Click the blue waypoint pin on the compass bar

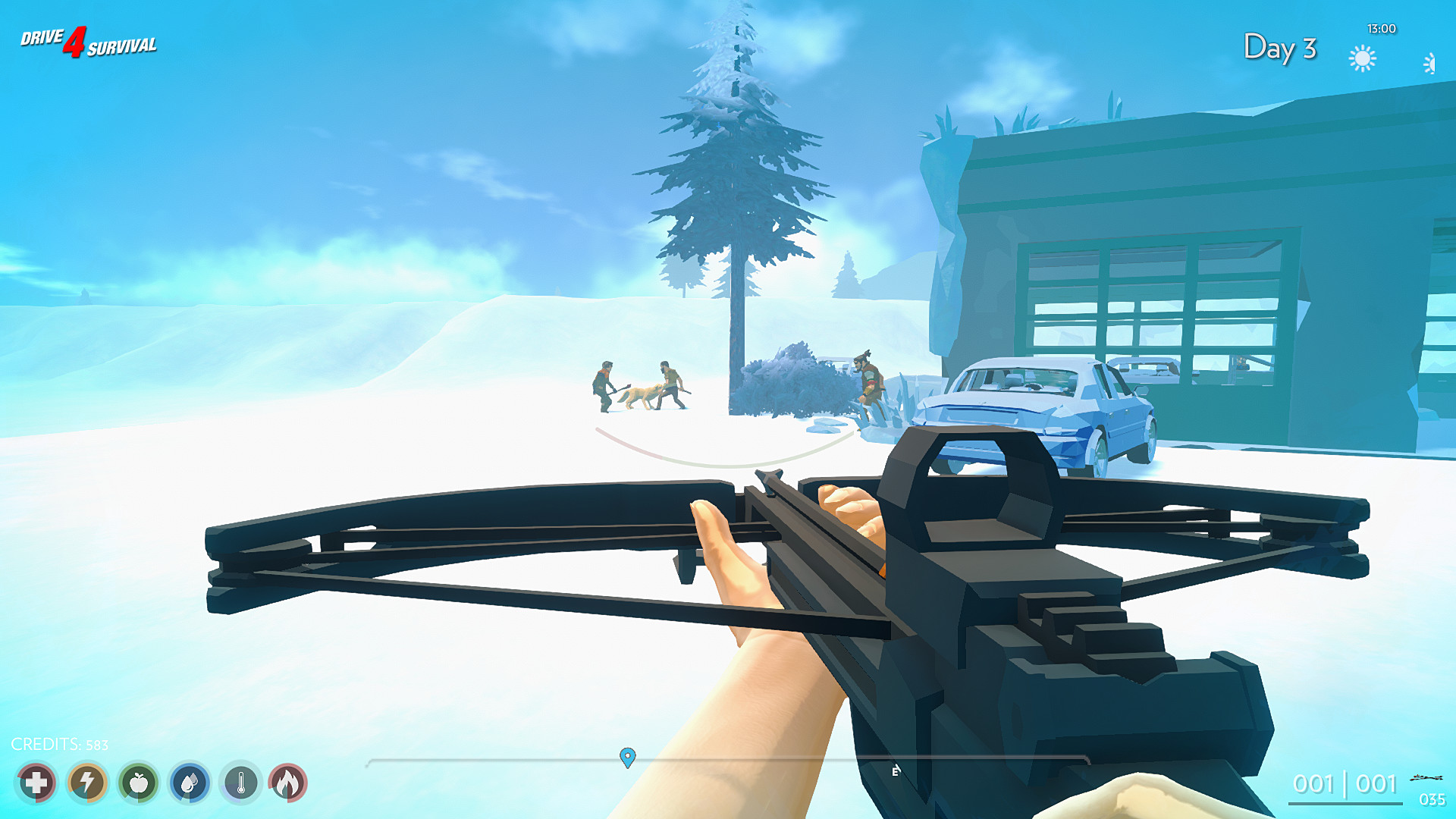tap(627, 756)
